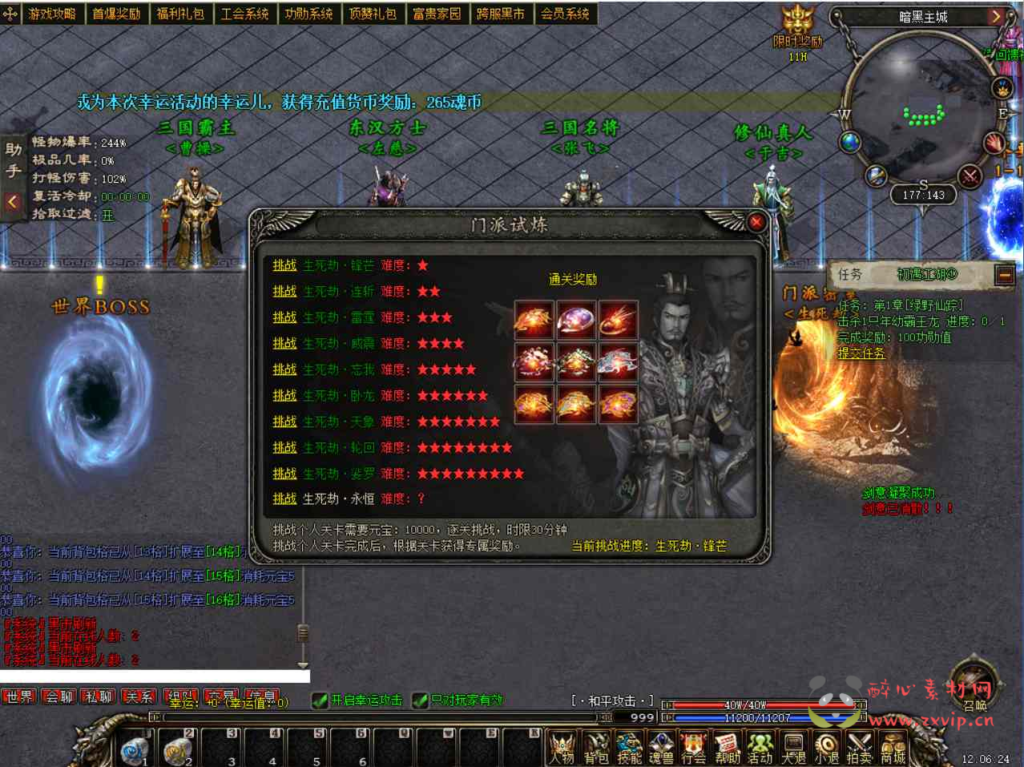1024x767 pixels.
Task: Collapse the 任务 quest tracker panel
Action: (x=1004, y=274)
